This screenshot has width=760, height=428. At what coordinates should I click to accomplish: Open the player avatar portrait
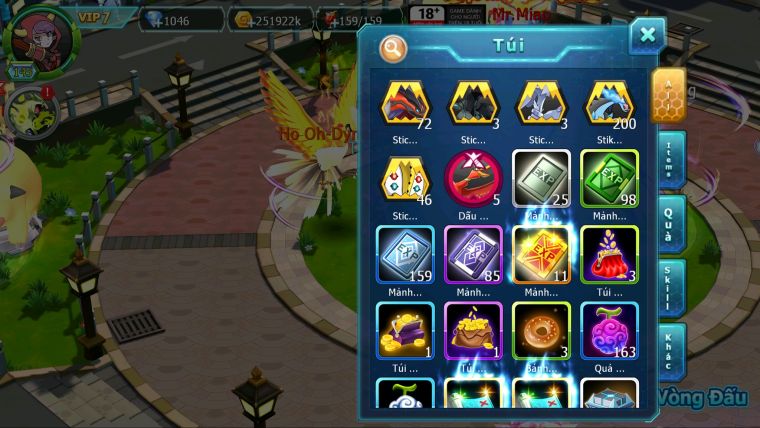click(40, 40)
